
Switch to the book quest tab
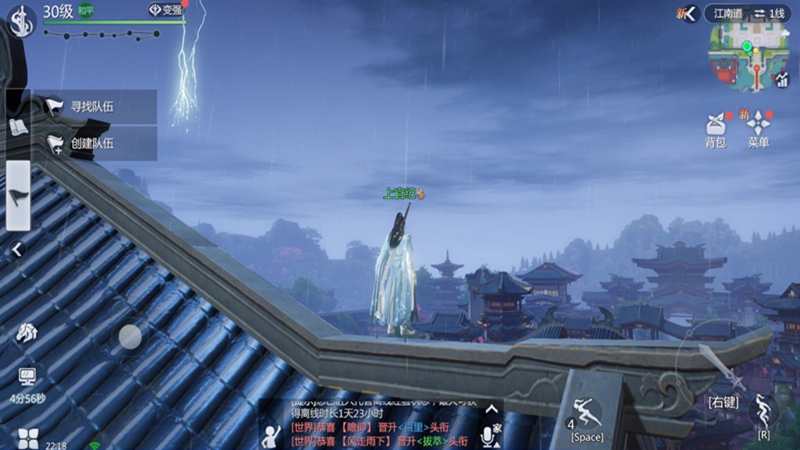click(x=18, y=126)
